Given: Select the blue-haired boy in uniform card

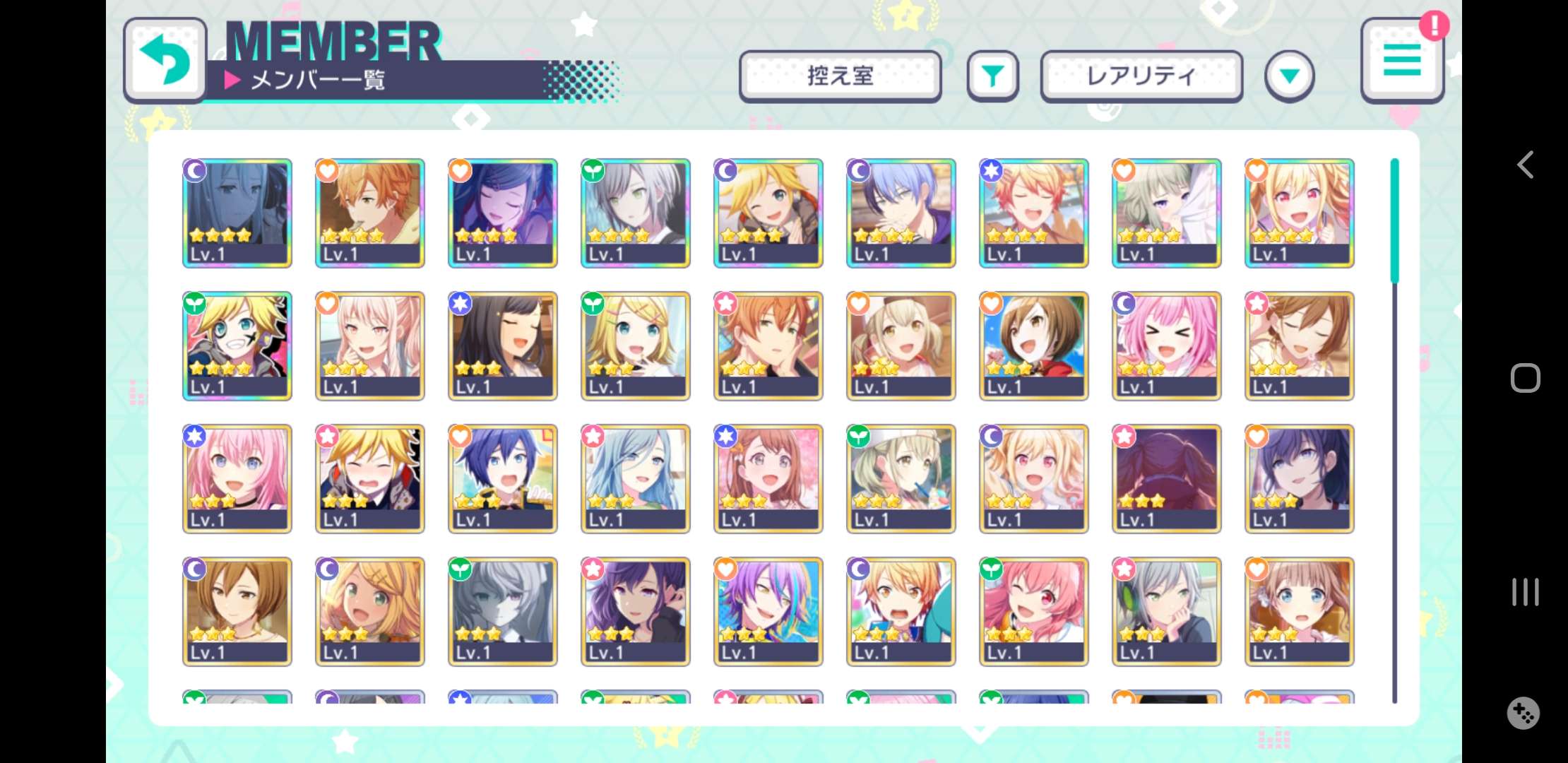Looking at the screenshot, I should [x=502, y=478].
